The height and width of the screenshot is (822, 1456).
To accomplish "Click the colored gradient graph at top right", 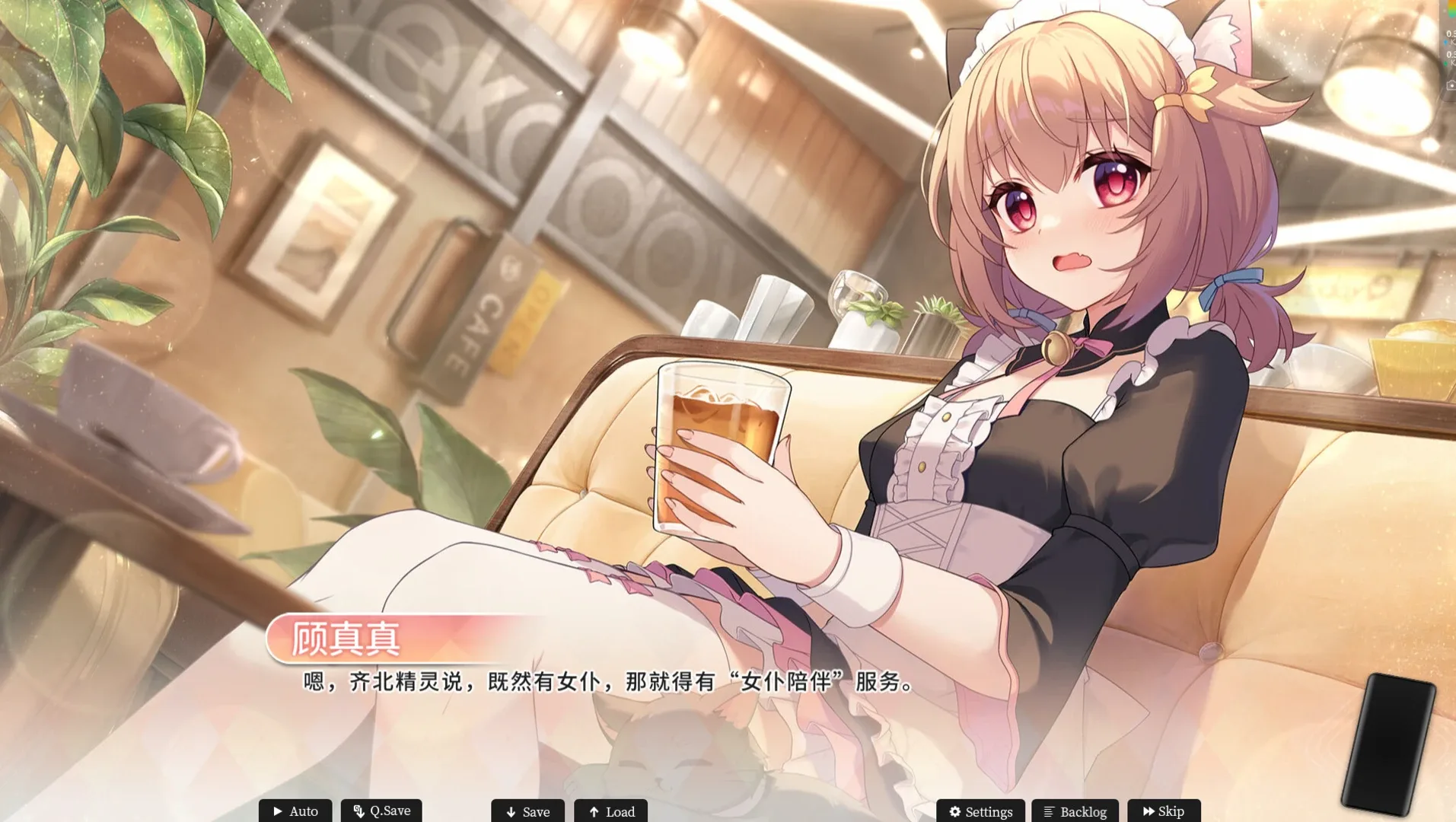I will click(x=1452, y=9).
